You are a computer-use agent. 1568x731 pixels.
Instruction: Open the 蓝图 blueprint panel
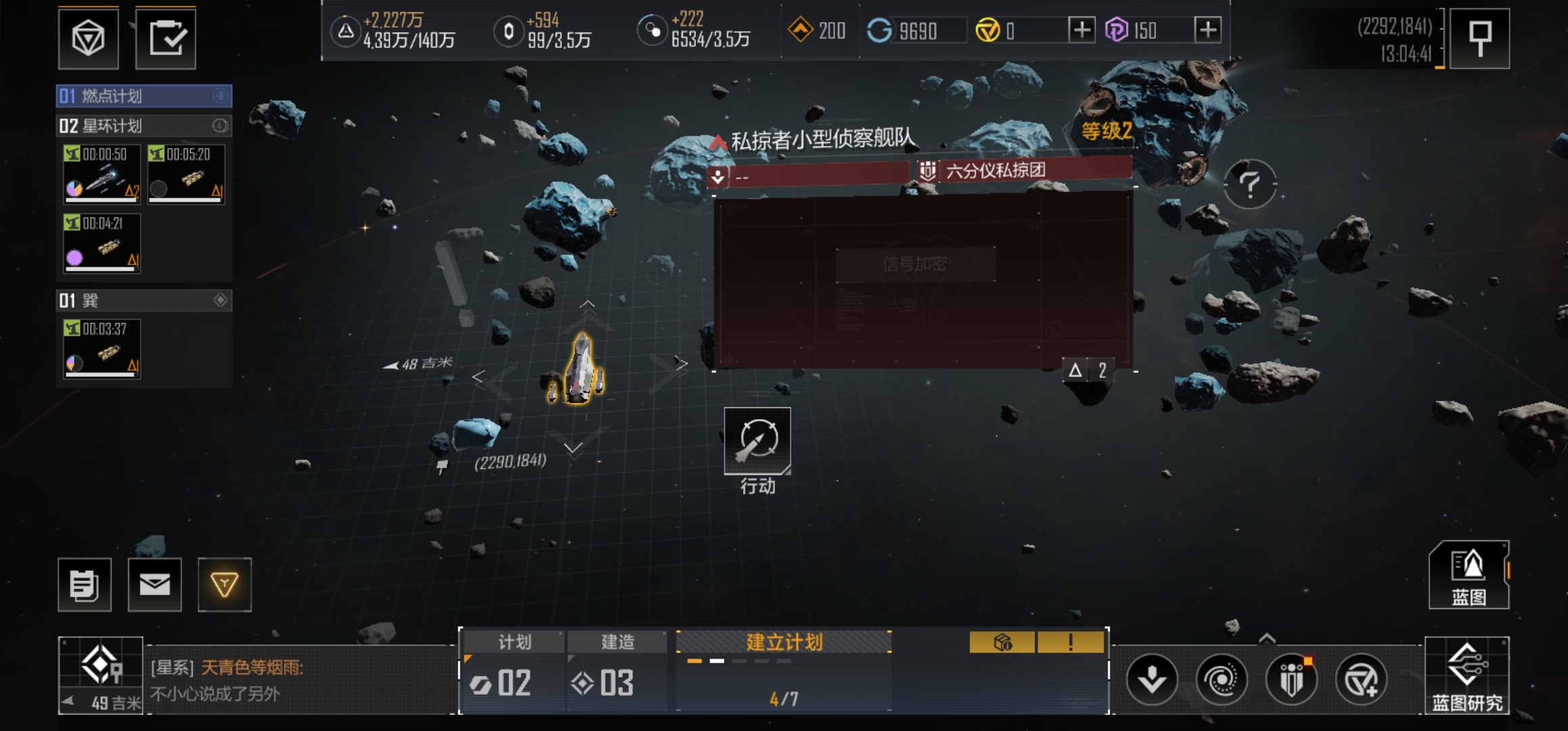(x=1468, y=575)
